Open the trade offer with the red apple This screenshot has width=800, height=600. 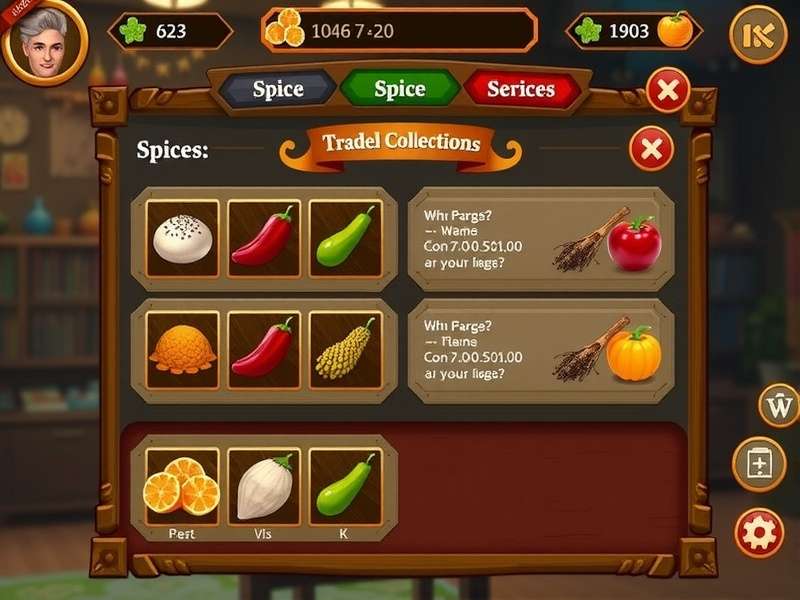pos(540,239)
